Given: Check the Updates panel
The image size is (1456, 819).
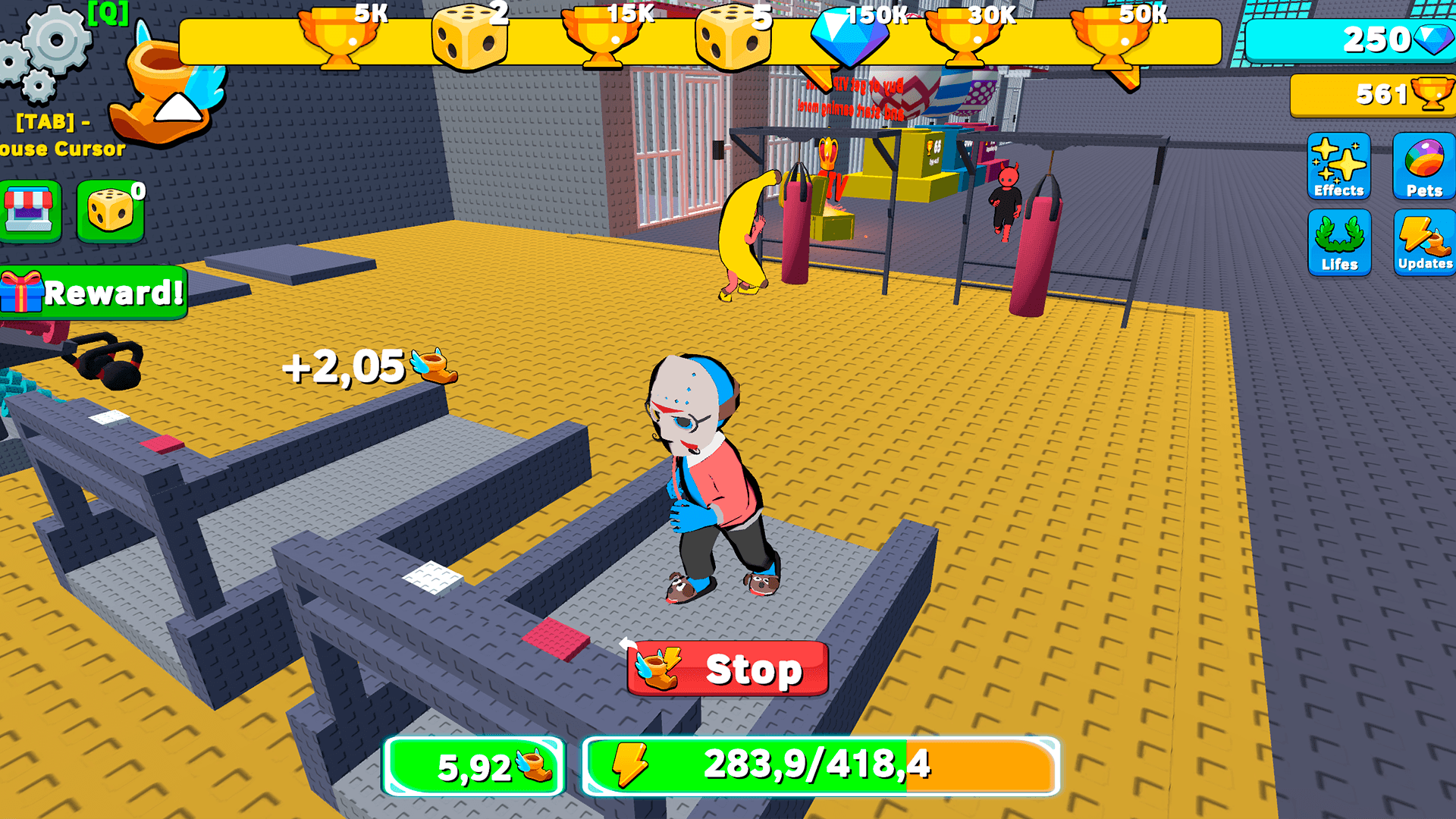Looking at the screenshot, I should point(1424,243).
